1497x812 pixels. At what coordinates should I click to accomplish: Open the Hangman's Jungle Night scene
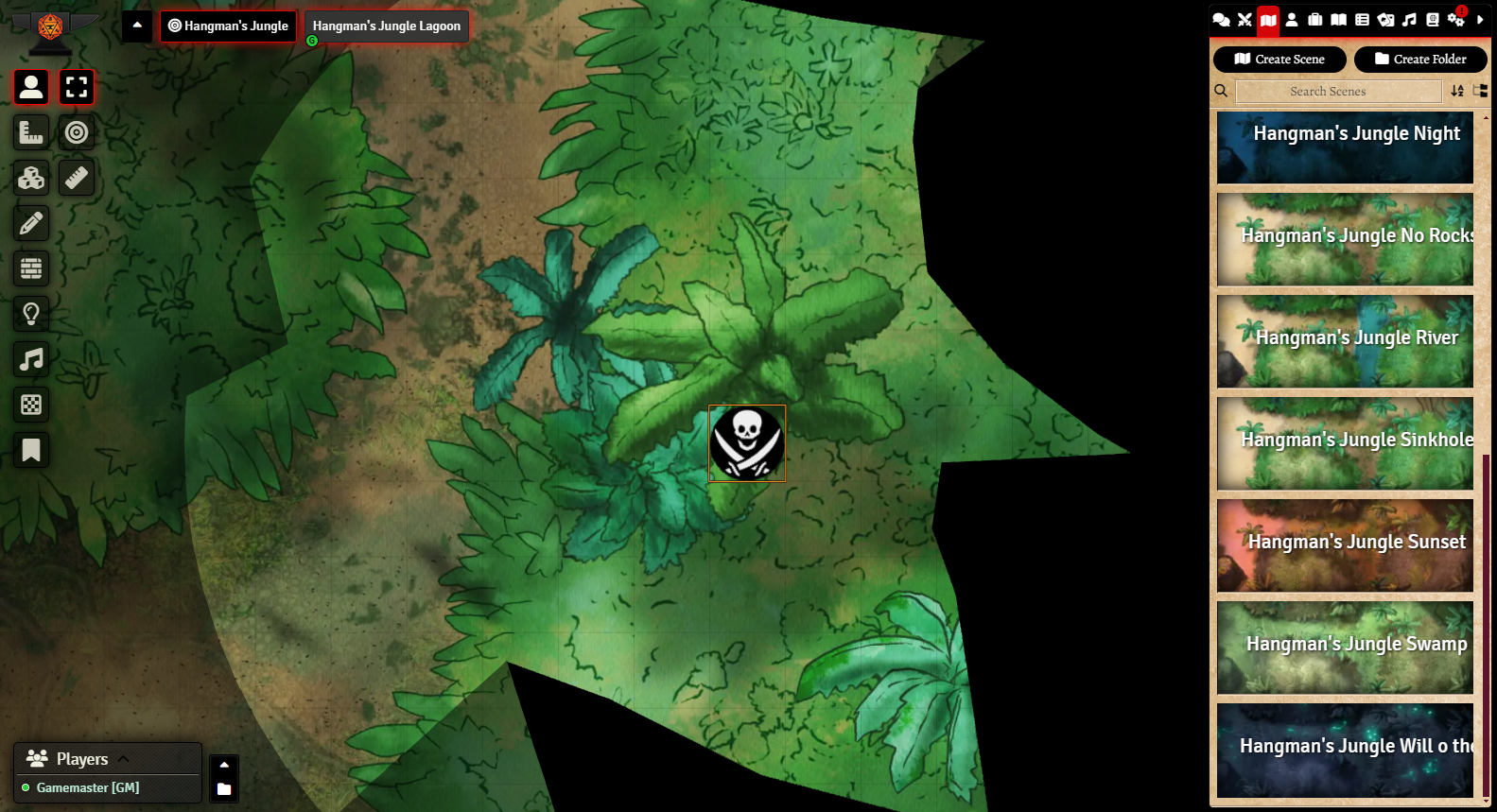pyautogui.click(x=1344, y=147)
